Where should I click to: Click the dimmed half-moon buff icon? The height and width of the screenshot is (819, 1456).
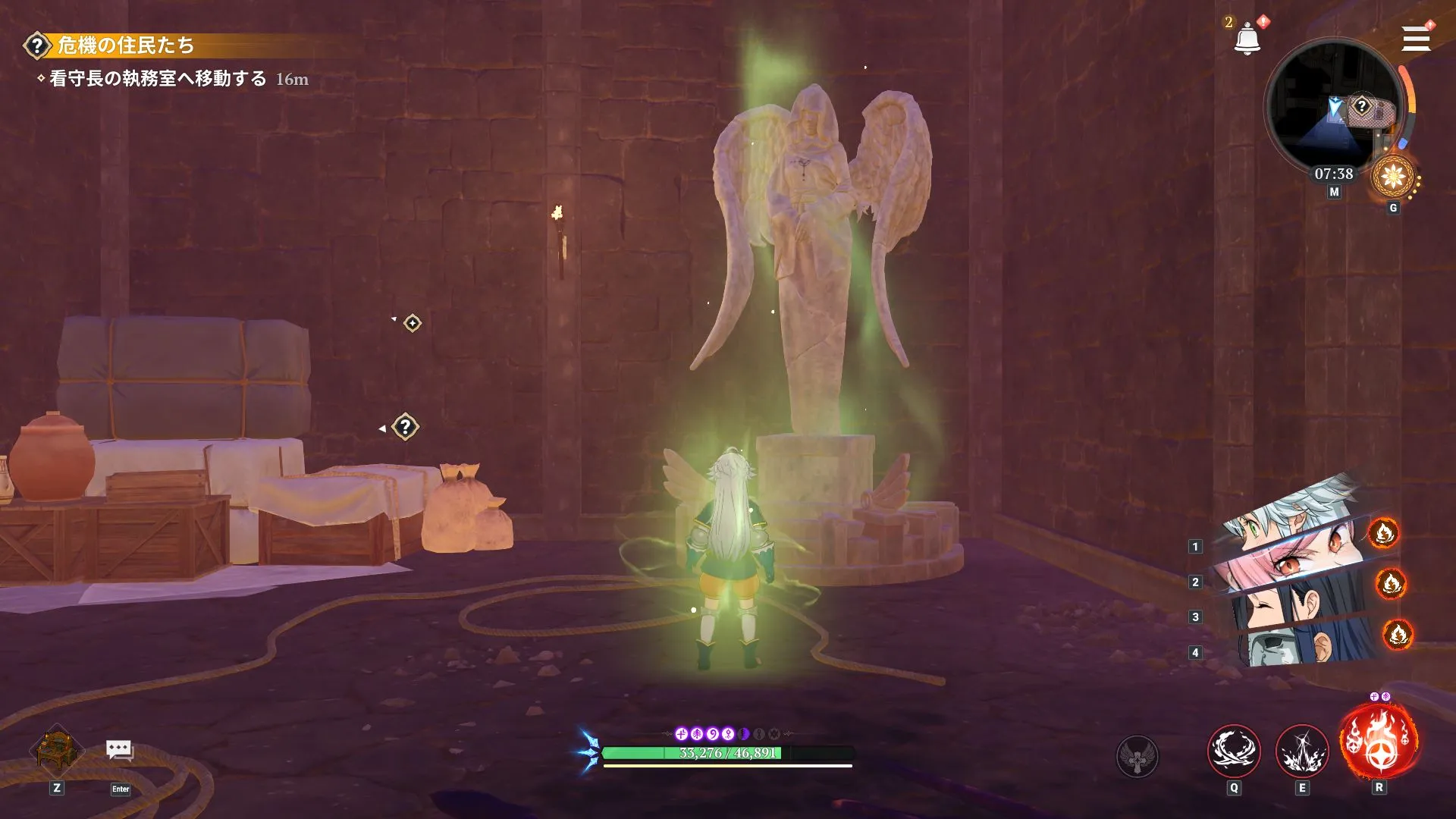[744, 733]
